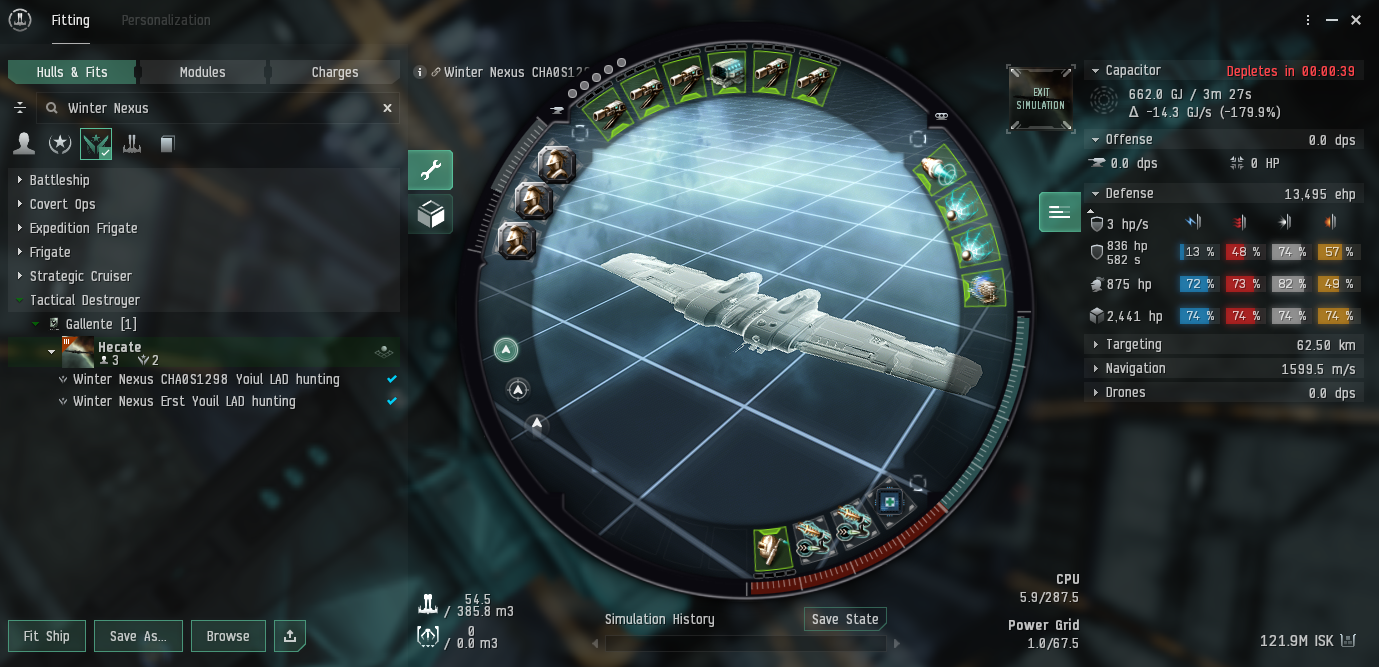
Task: Load the CHA0S1298 Yoiul LAD hunting fit
Action: [x=206, y=380]
